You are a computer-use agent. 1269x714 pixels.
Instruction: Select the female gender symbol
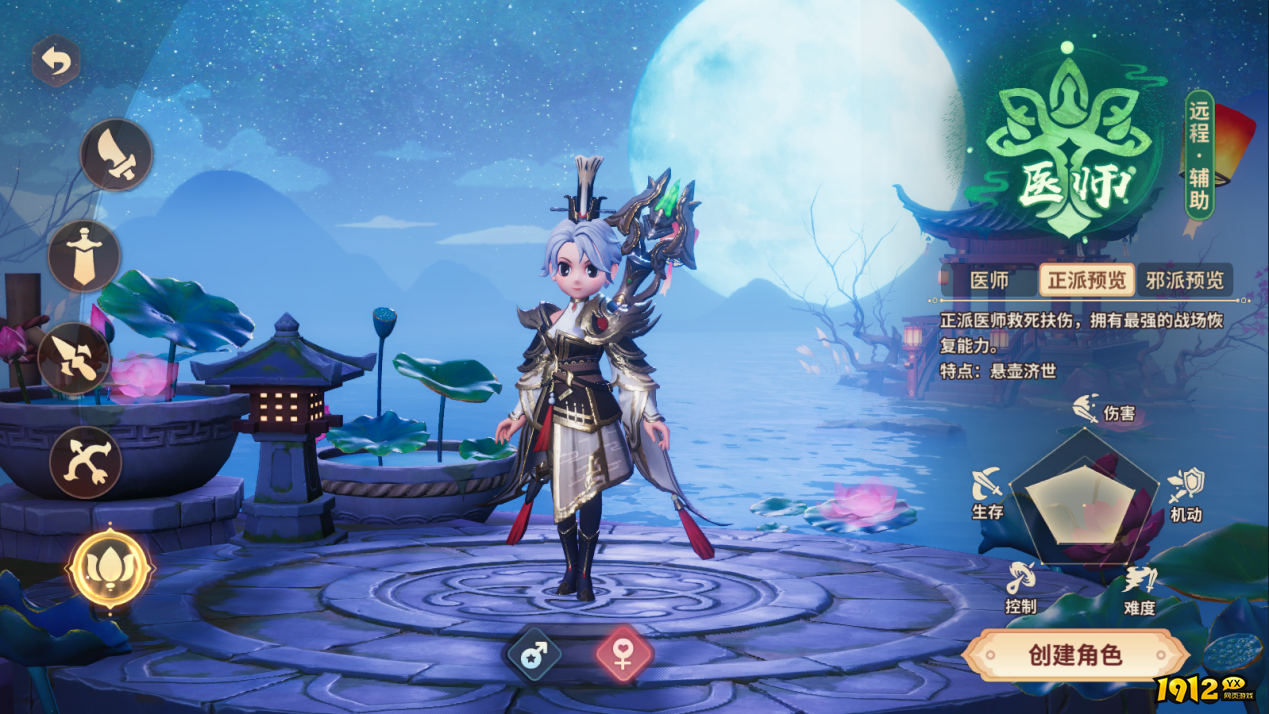pos(623,656)
